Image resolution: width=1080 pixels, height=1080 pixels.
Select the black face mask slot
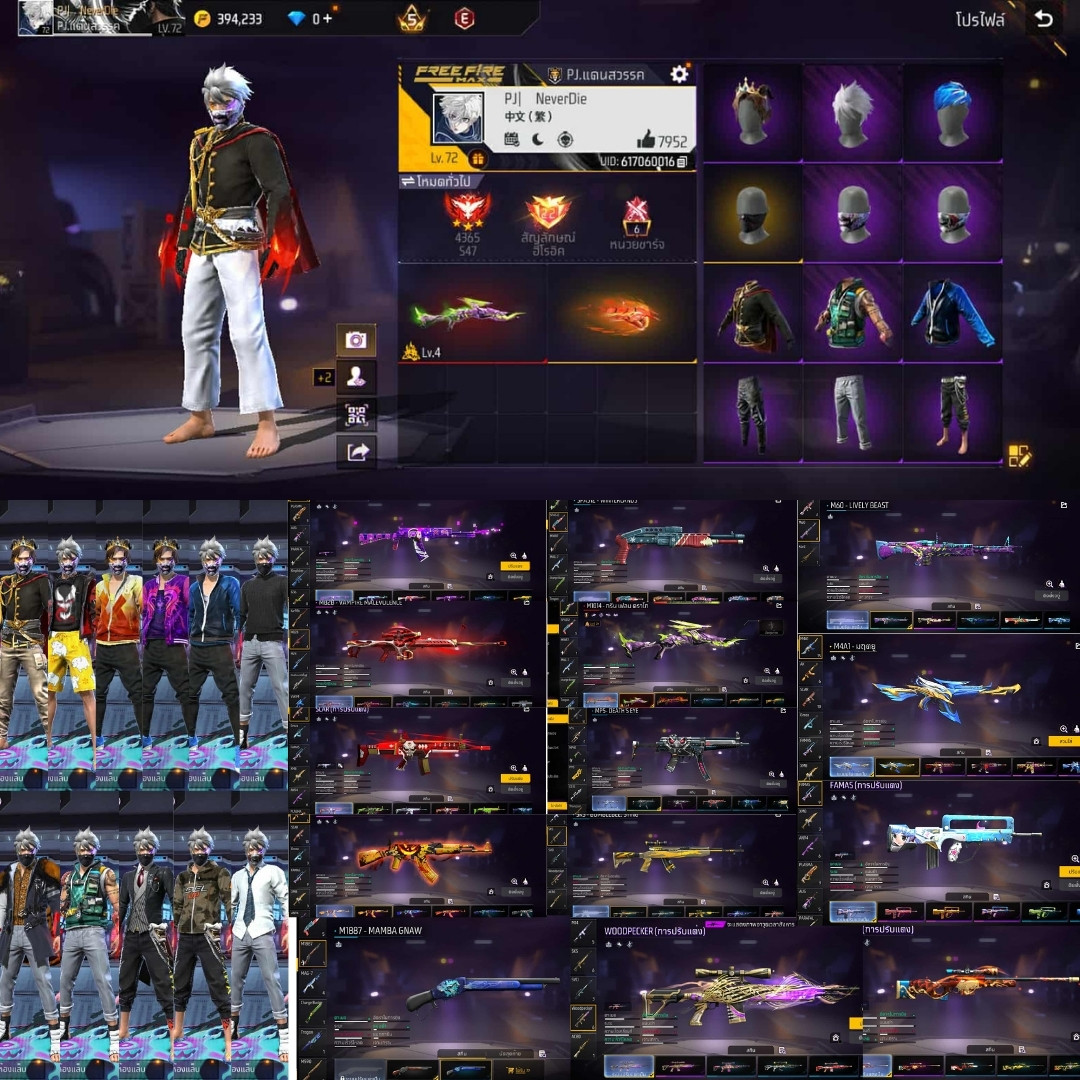tap(752, 212)
